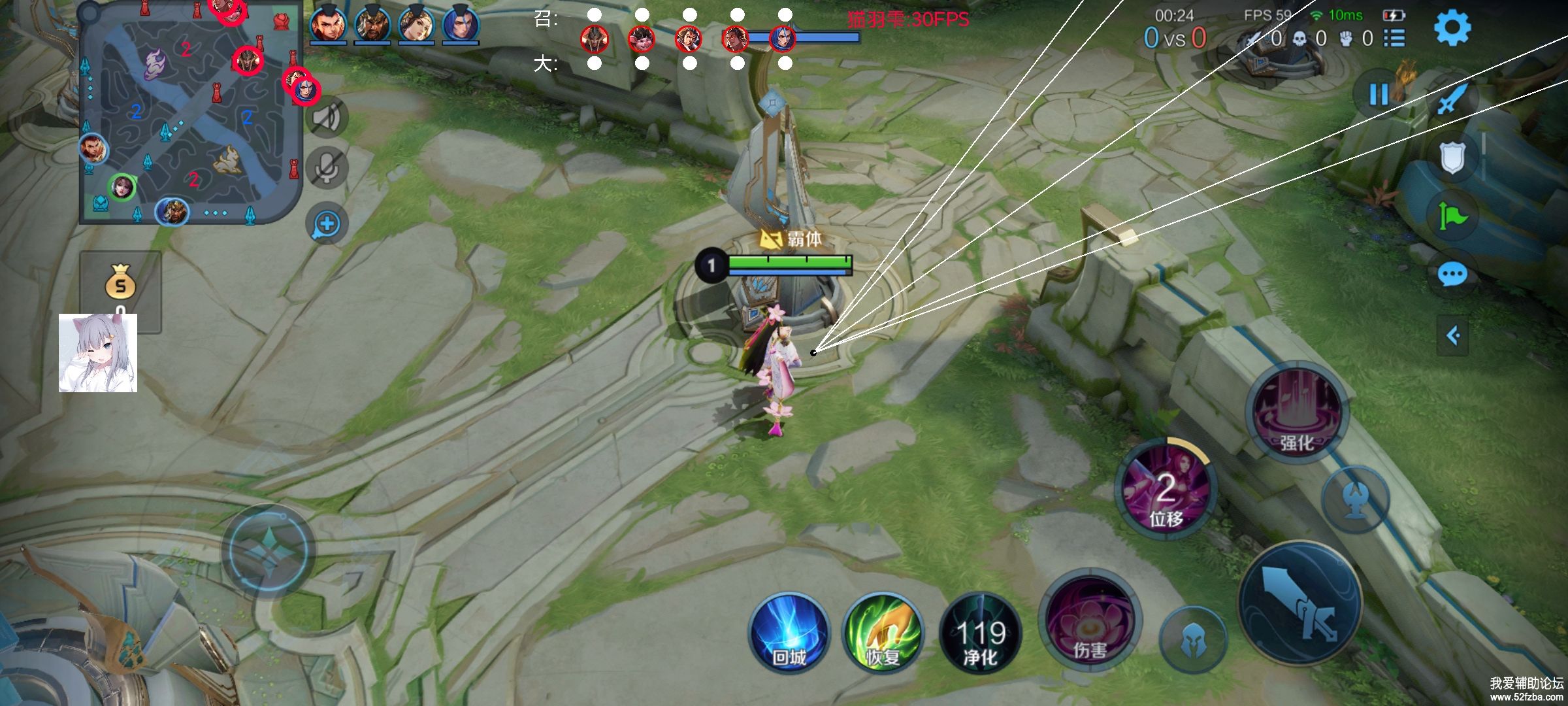Click the anime cat-girl overlay avatar
Image resolution: width=1568 pixels, height=706 pixels.
coord(98,353)
